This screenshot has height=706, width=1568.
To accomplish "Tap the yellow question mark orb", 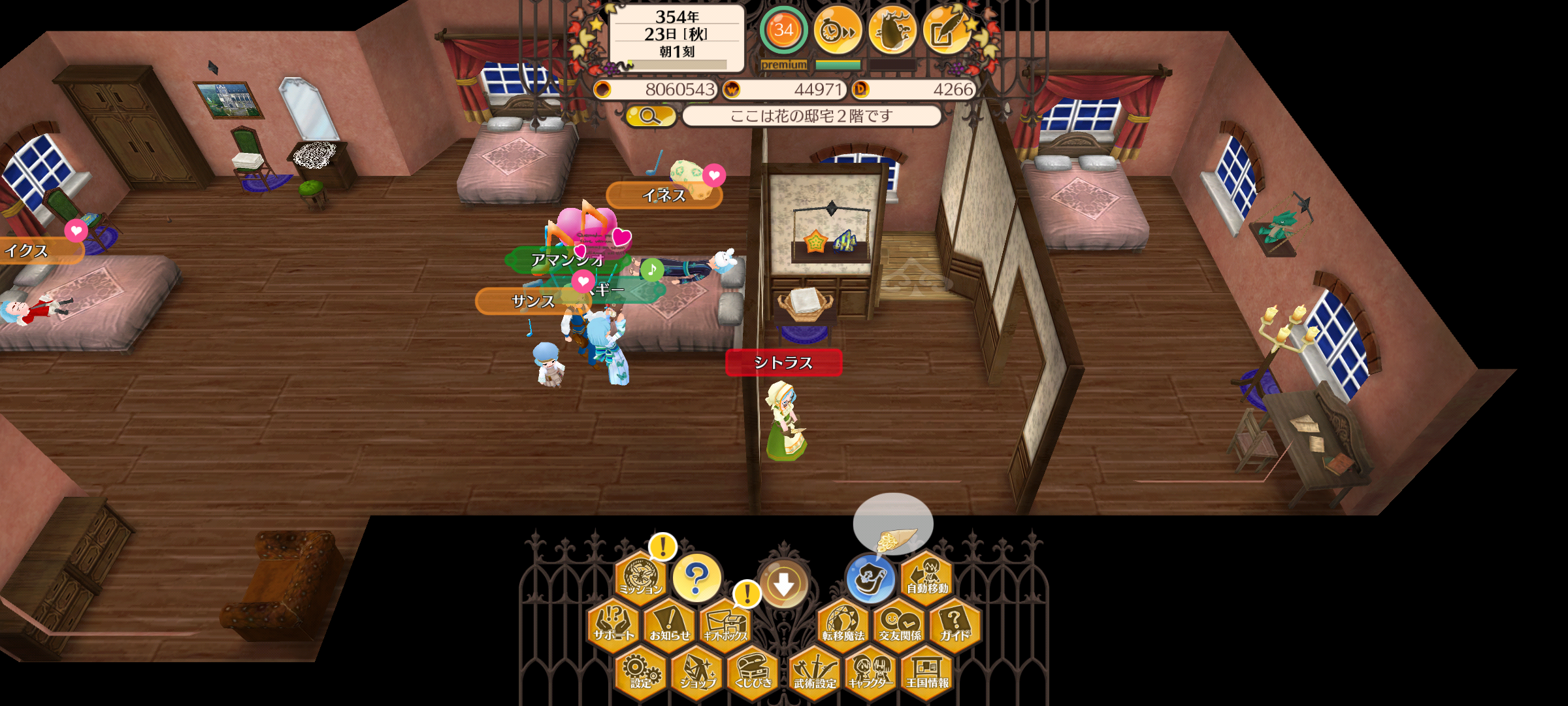I will coord(697,578).
